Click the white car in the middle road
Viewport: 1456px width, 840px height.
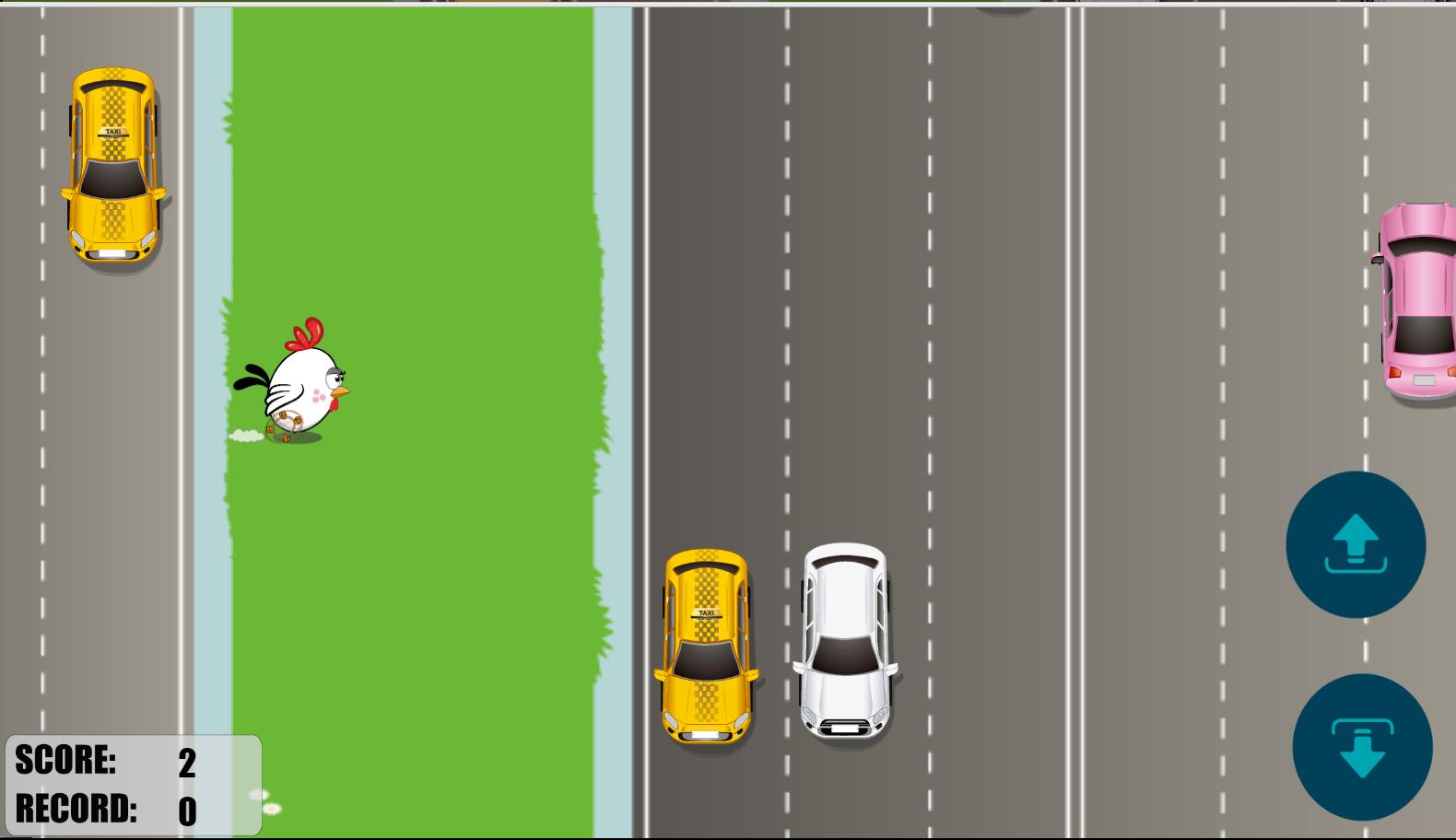(x=846, y=640)
